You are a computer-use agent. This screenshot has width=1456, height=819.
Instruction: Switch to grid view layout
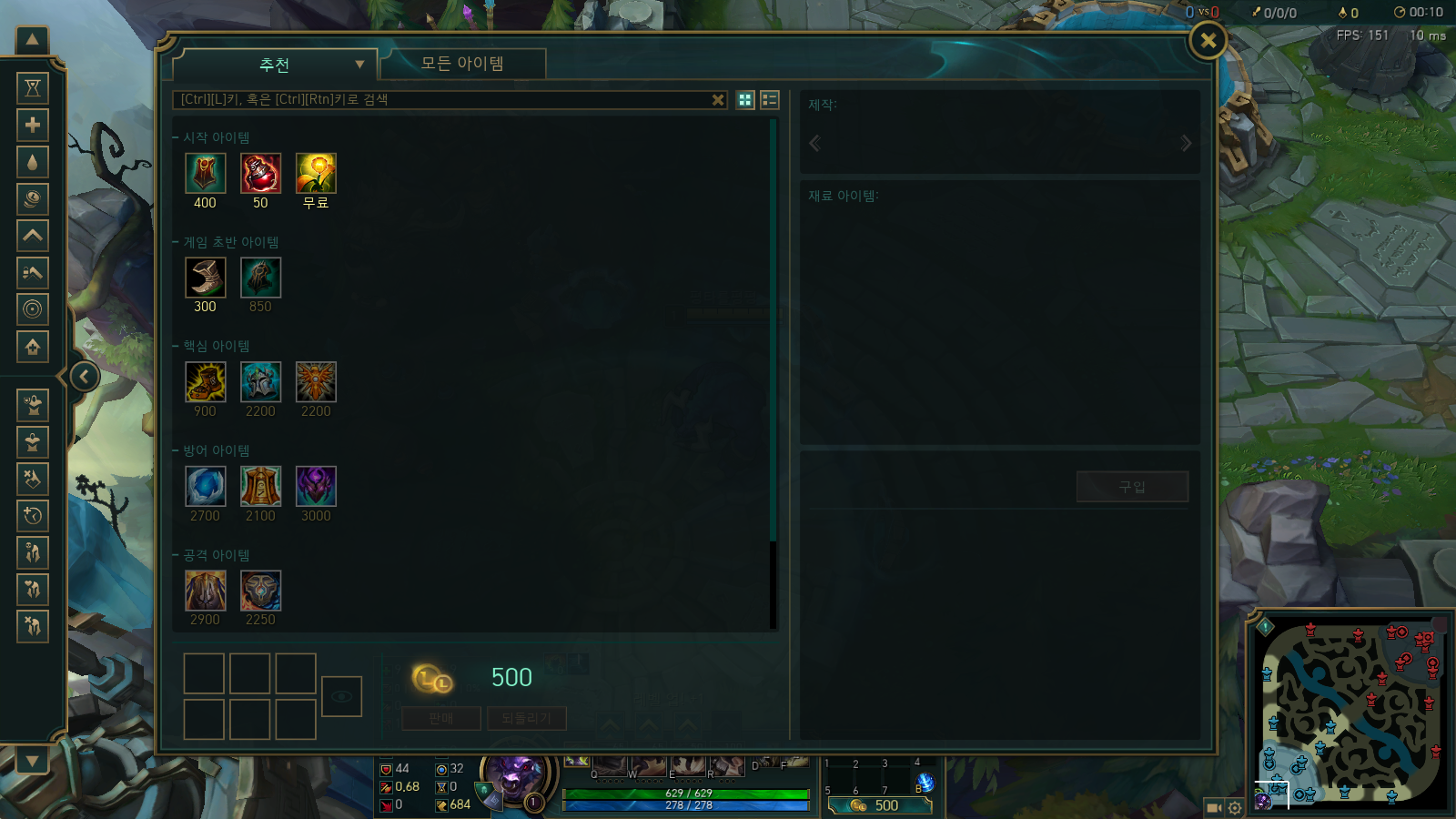click(745, 100)
